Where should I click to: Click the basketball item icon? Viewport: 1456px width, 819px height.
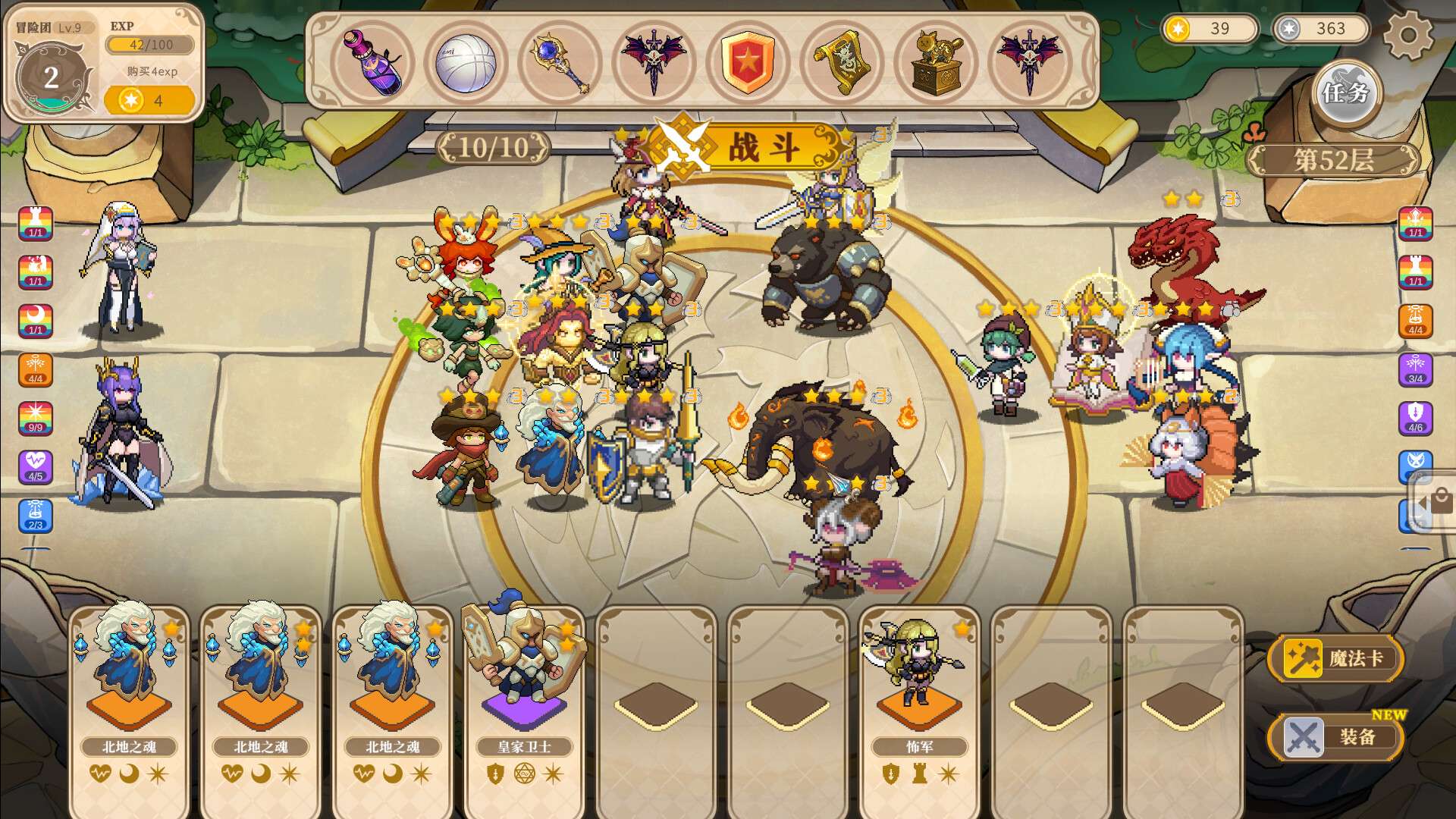(468, 64)
